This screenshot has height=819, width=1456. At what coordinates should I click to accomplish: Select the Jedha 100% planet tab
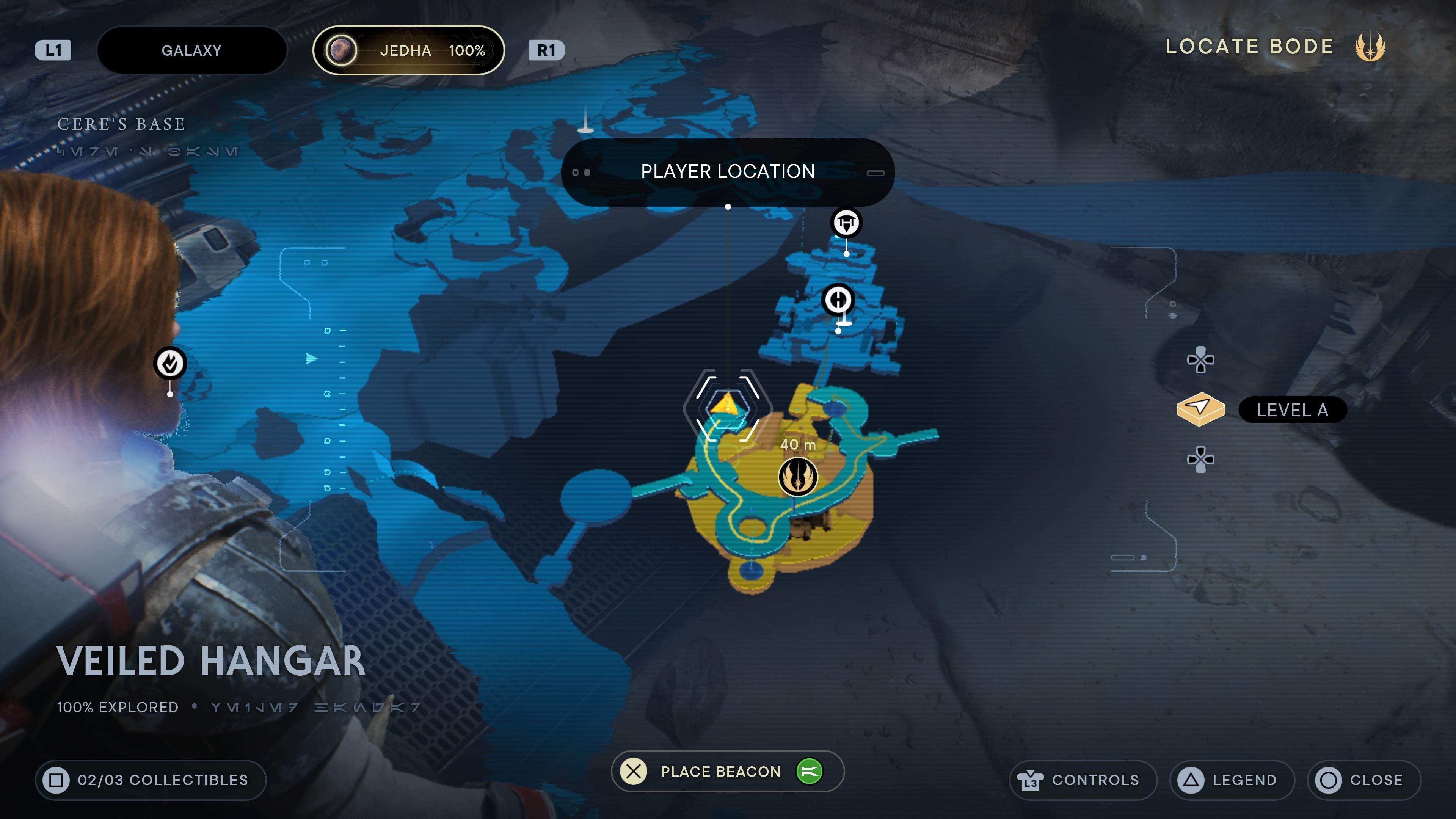(408, 50)
